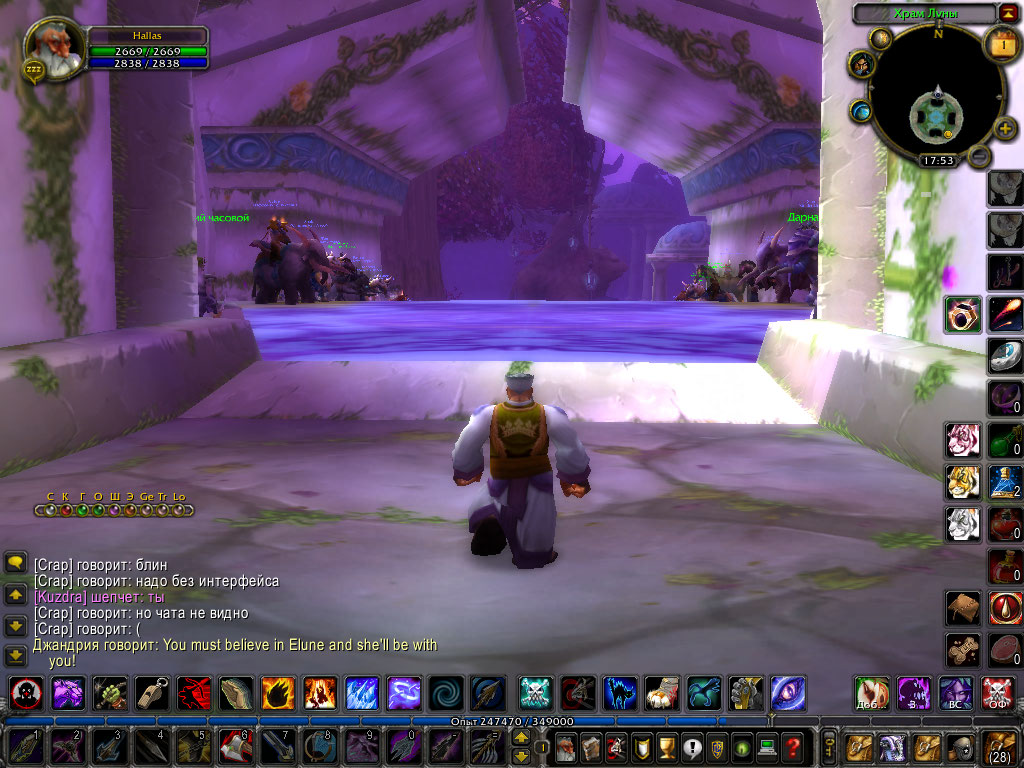
Task: Summon the white tiger mount
Action: point(963,524)
